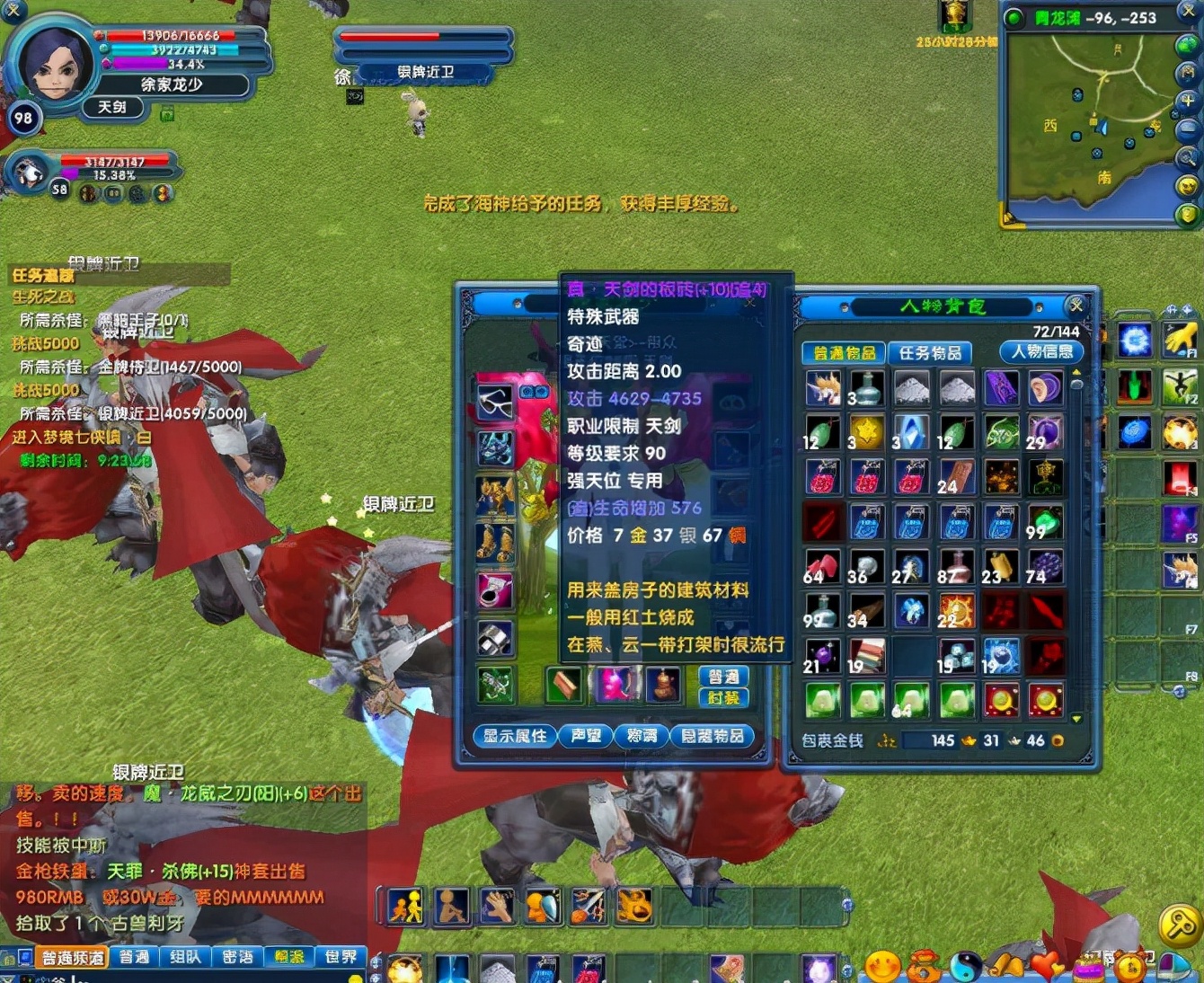
Task: Select the 普通物品 inventory tab
Action: coord(843,353)
